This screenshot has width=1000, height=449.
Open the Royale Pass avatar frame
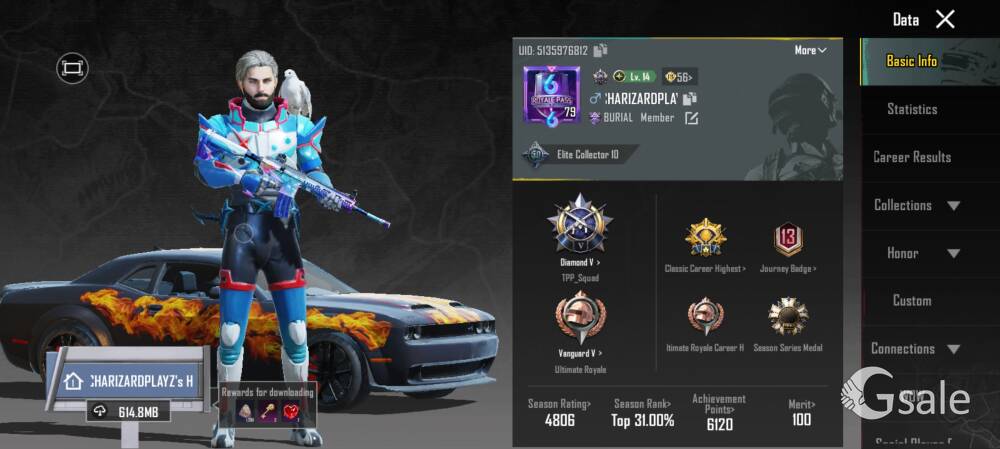(551, 96)
